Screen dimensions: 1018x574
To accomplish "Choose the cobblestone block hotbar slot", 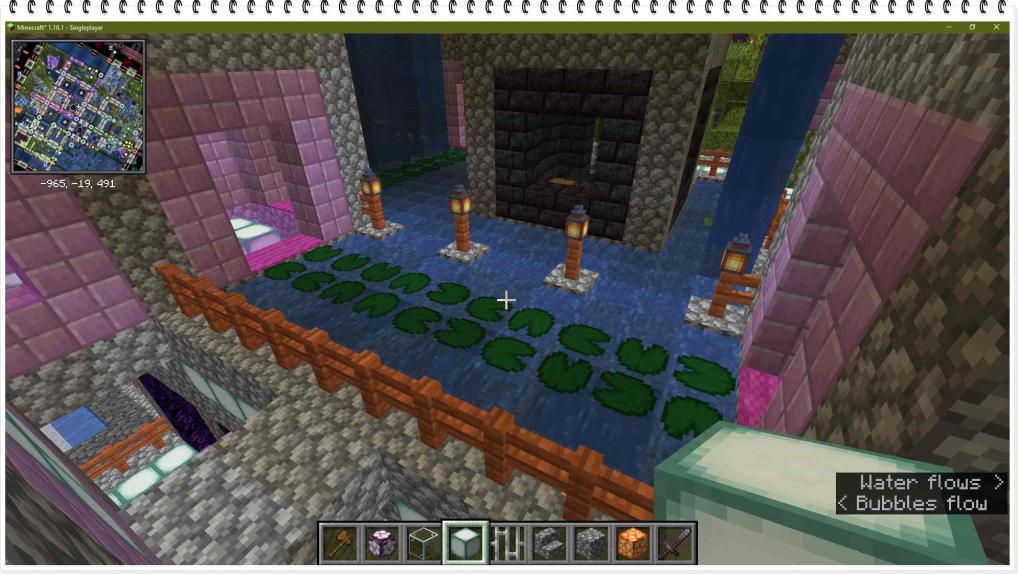I will point(591,543).
